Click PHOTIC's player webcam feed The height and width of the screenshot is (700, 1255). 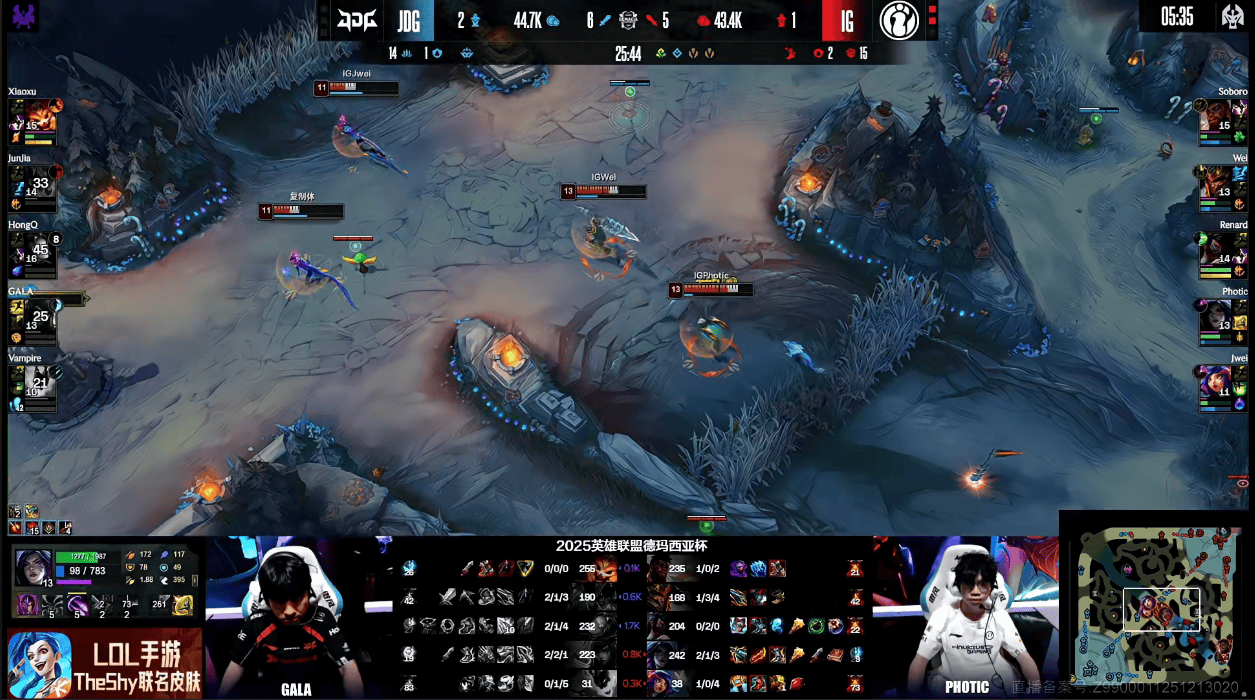pos(964,615)
